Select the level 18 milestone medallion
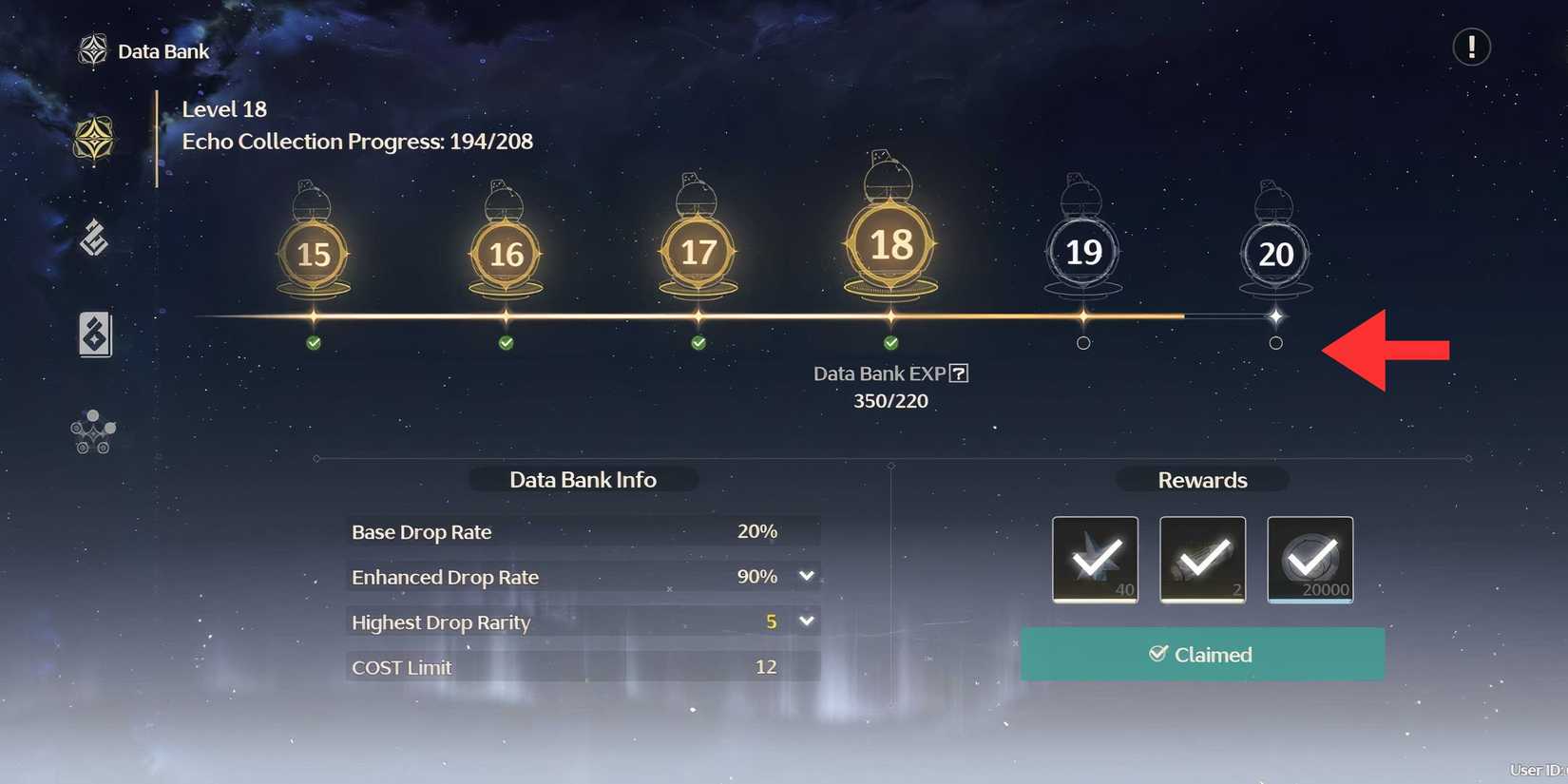The image size is (1568, 784). tap(889, 245)
